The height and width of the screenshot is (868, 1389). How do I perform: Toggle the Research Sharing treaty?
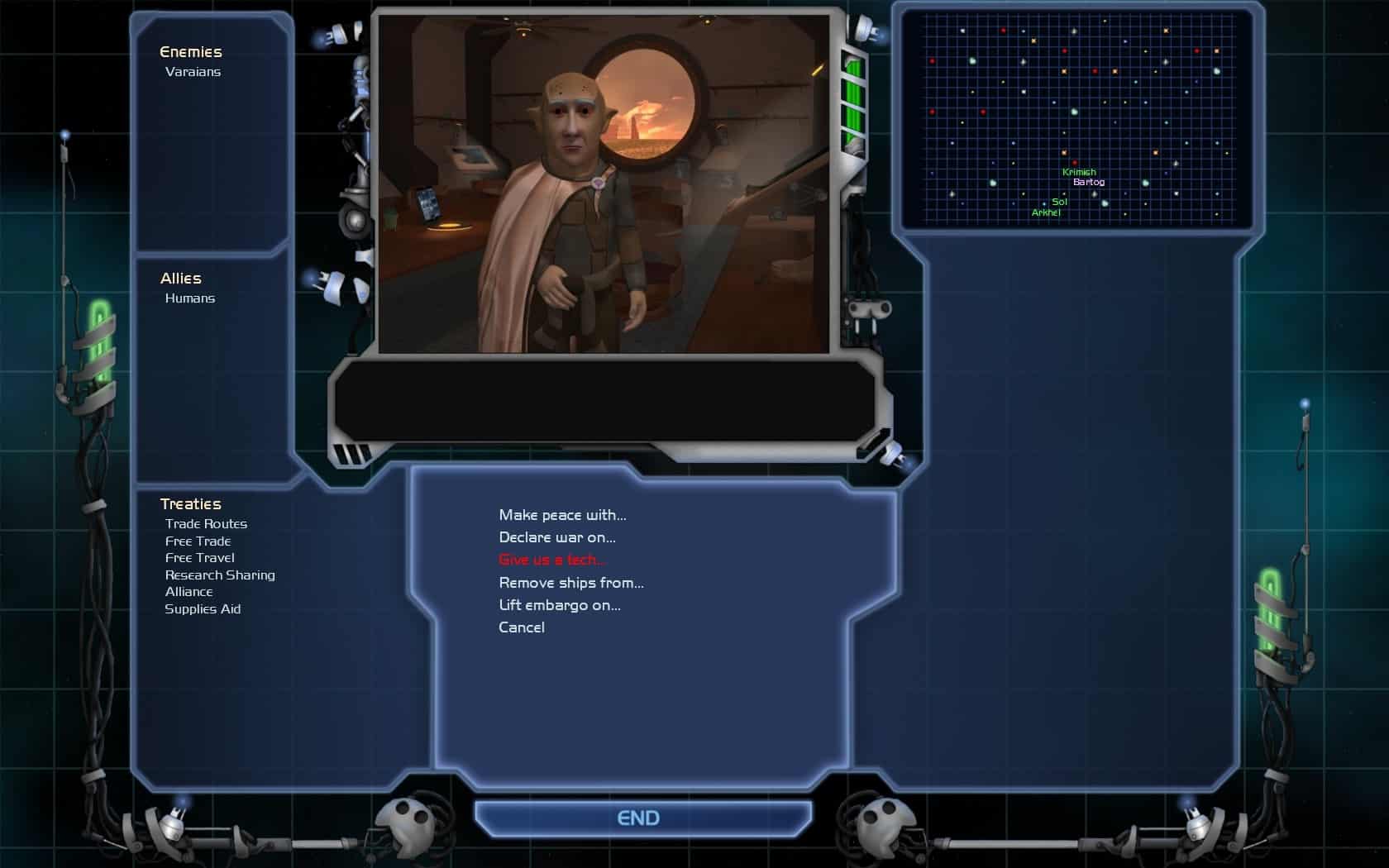pyautogui.click(x=220, y=575)
